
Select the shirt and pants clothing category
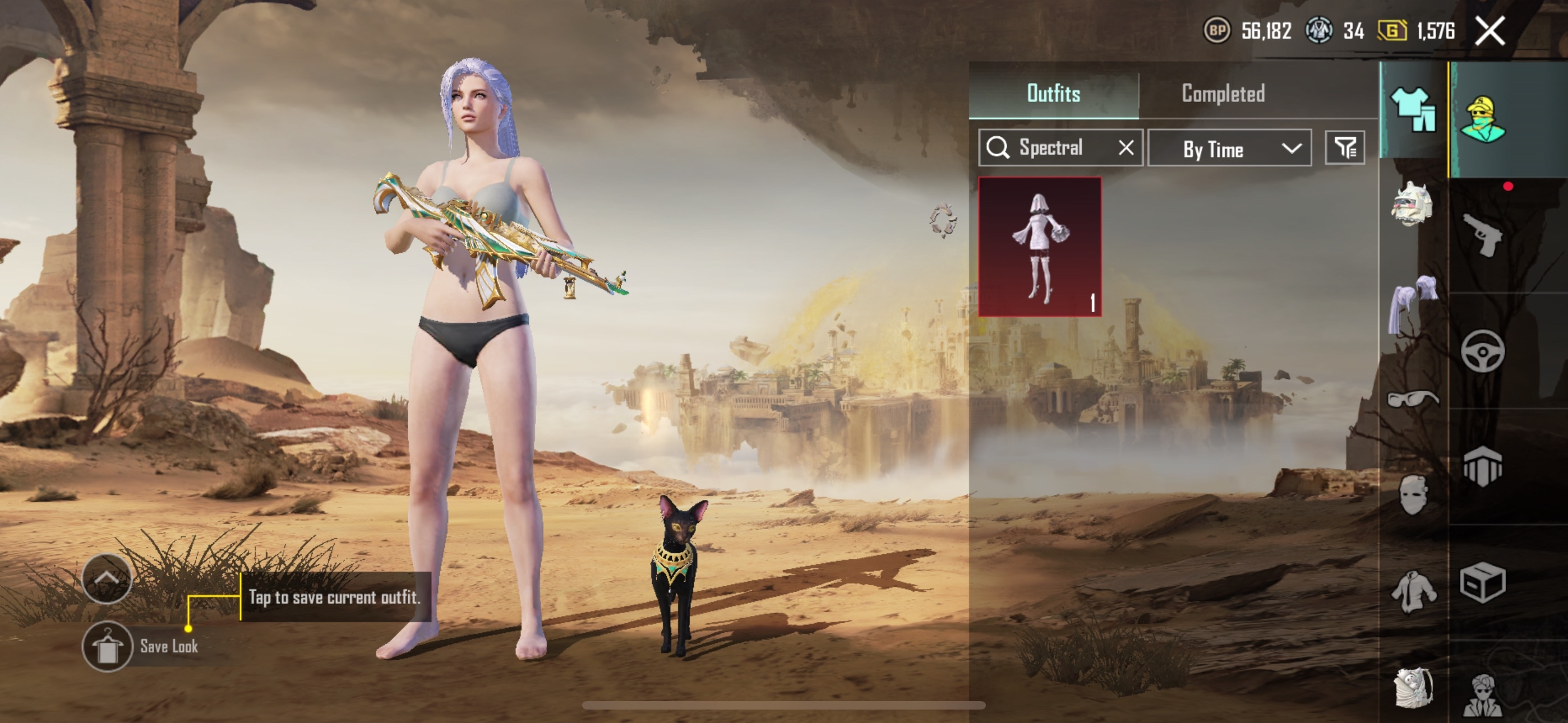click(1414, 110)
